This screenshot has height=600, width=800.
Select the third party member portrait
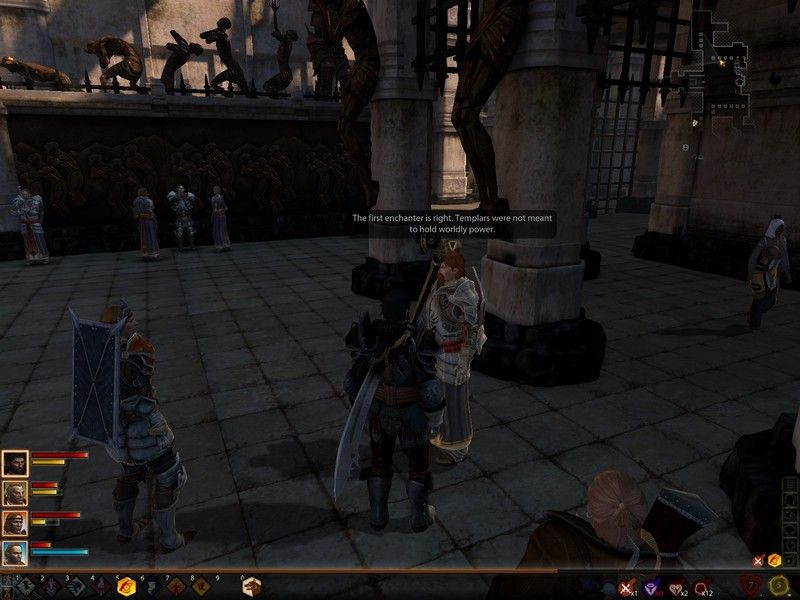click(14, 523)
